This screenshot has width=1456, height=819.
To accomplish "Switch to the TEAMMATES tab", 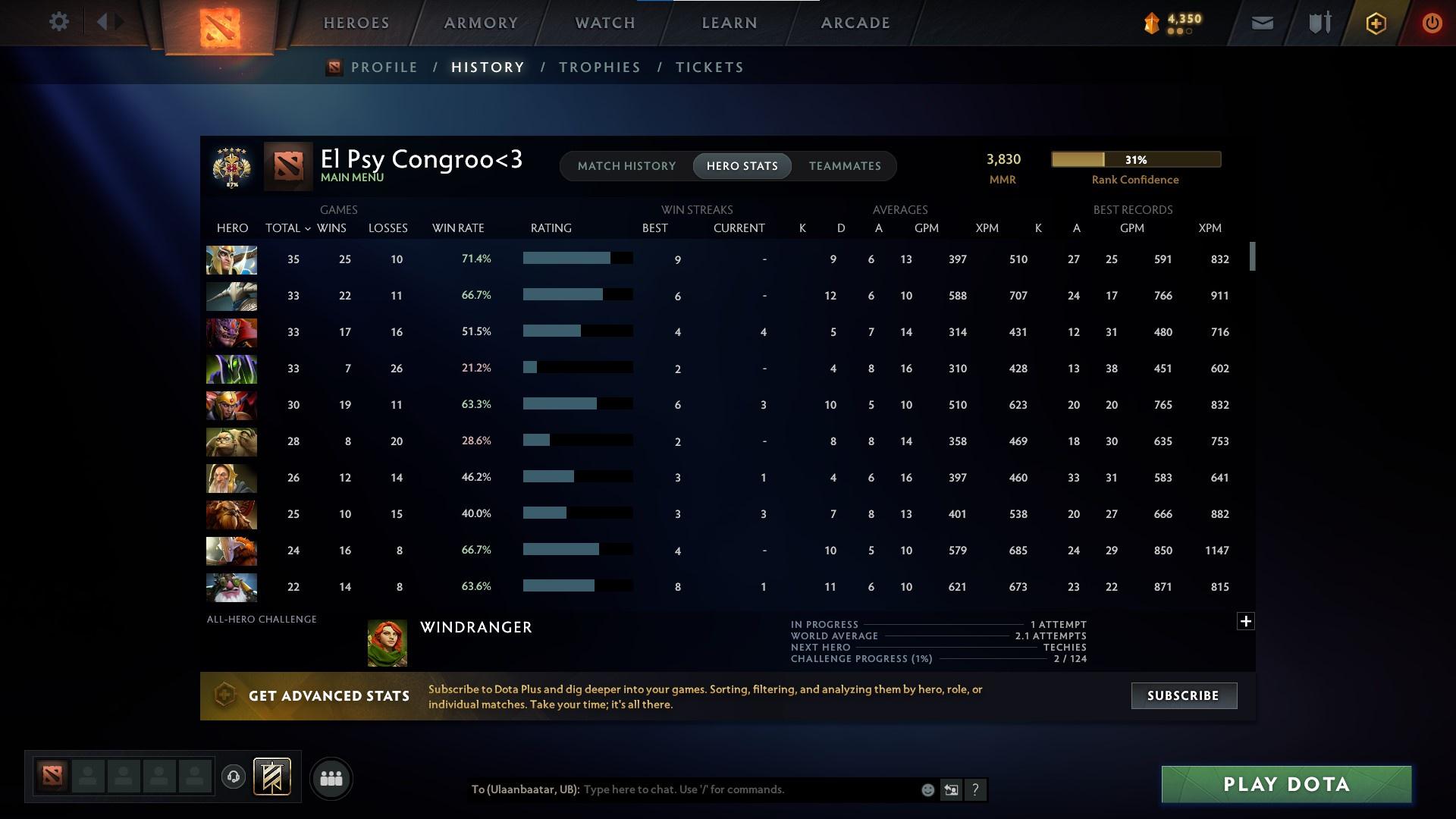I will pyautogui.click(x=844, y=166).
